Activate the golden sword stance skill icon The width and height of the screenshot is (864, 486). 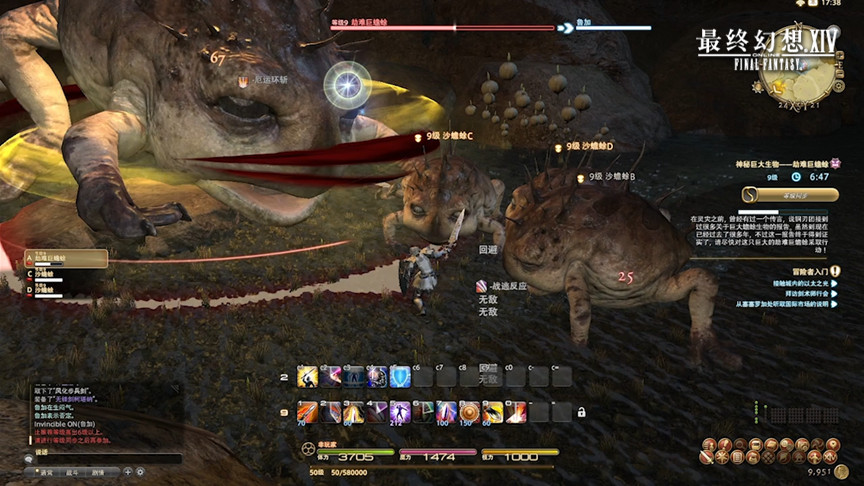pyautogui.click(x=306, y=377)
